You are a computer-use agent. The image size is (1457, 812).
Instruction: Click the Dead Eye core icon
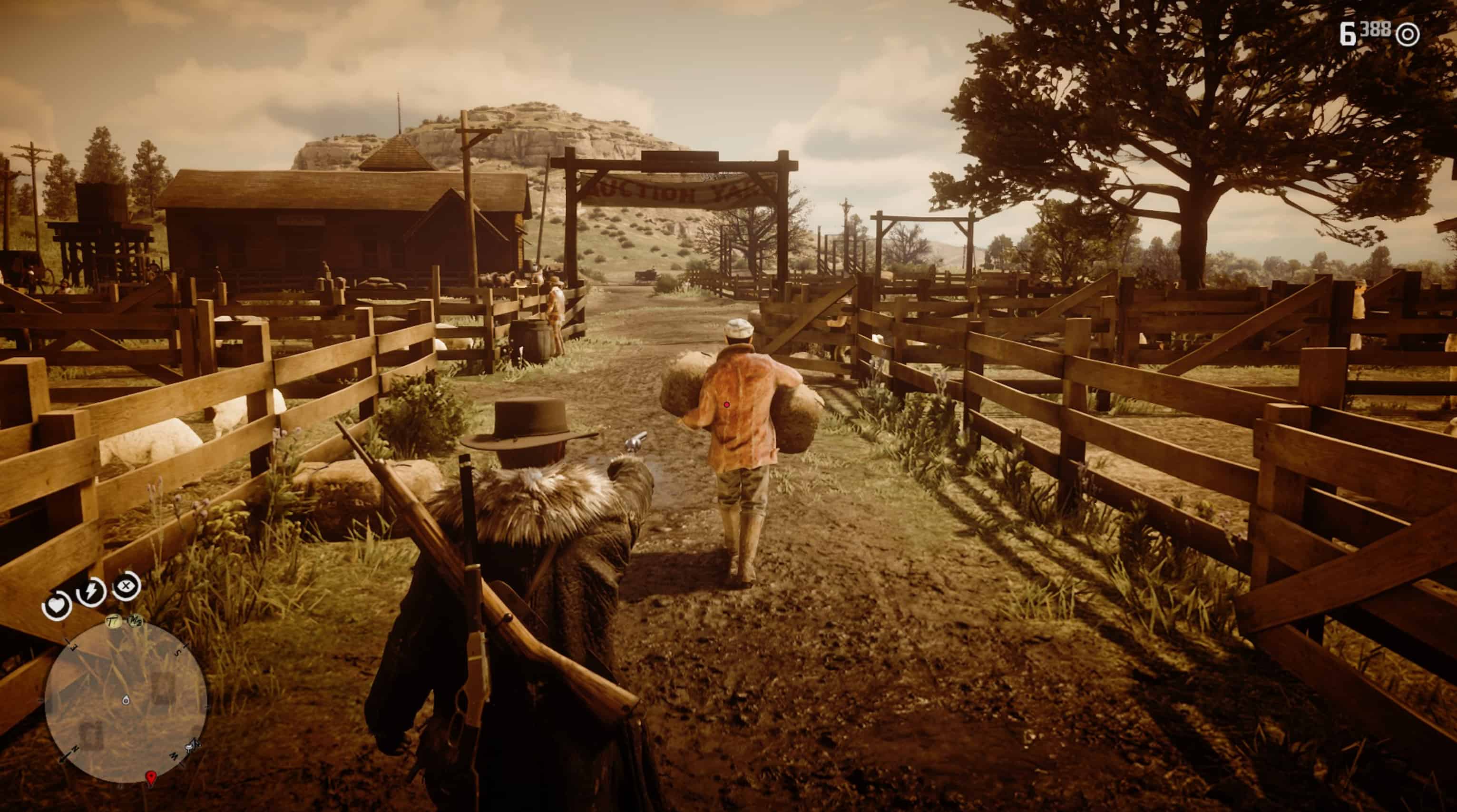(126, 585)
